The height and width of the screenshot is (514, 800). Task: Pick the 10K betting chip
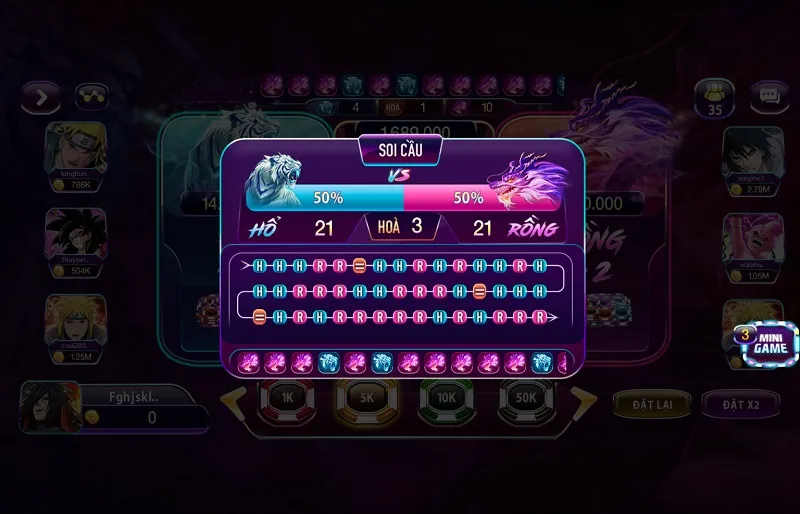(446, 398)
